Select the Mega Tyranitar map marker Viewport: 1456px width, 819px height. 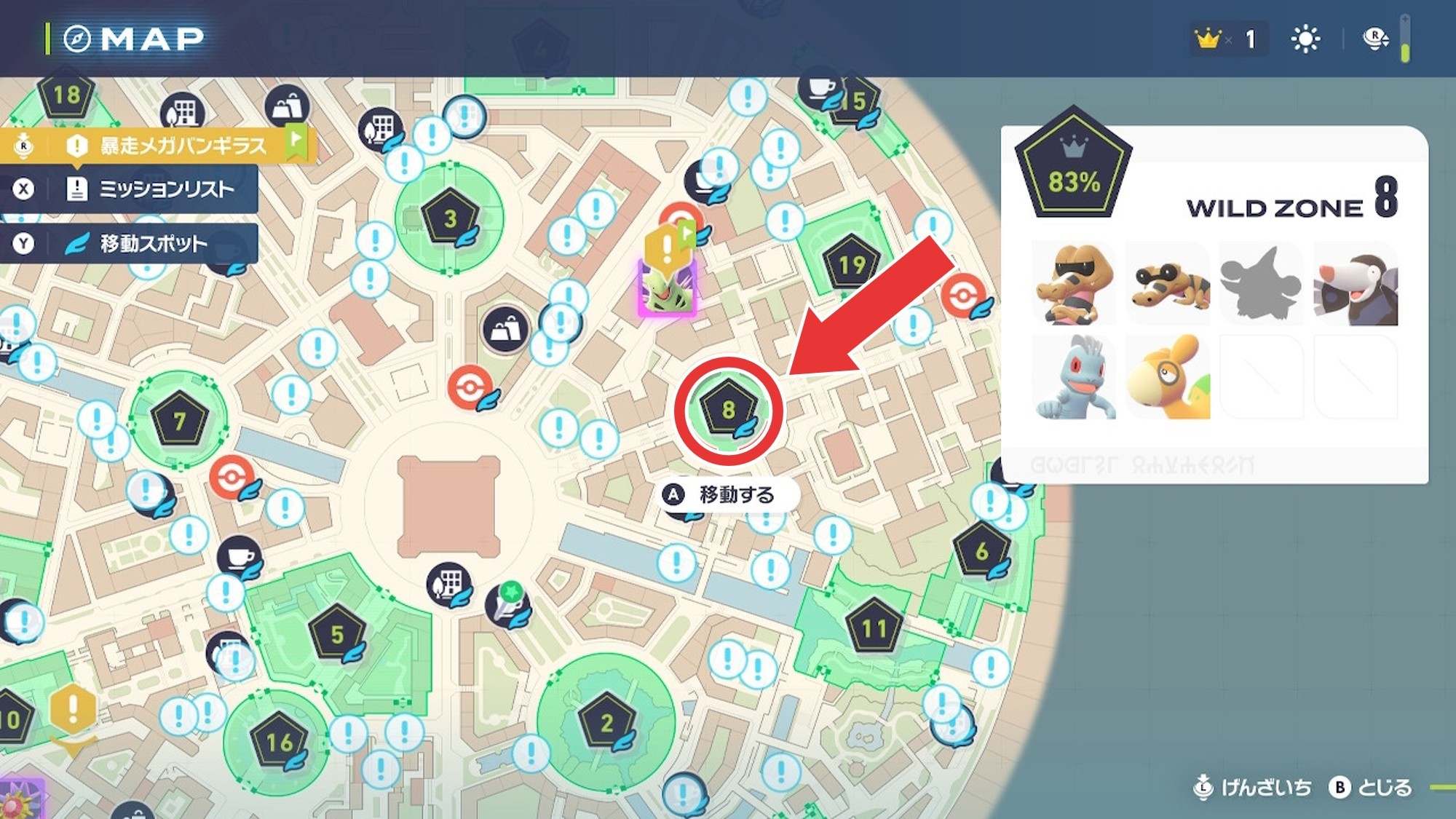667,288
